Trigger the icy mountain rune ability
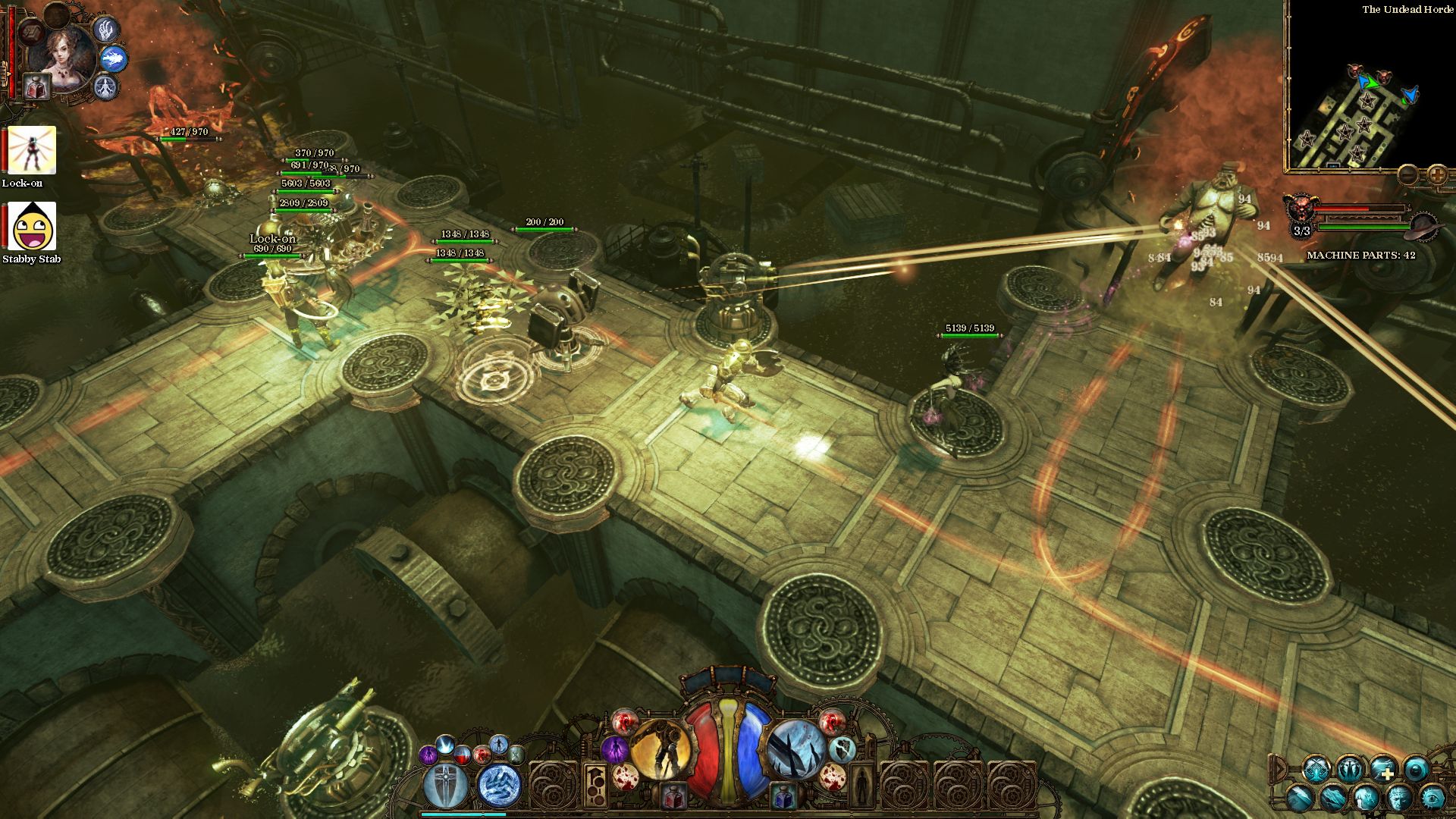 (x=500, y=786)
